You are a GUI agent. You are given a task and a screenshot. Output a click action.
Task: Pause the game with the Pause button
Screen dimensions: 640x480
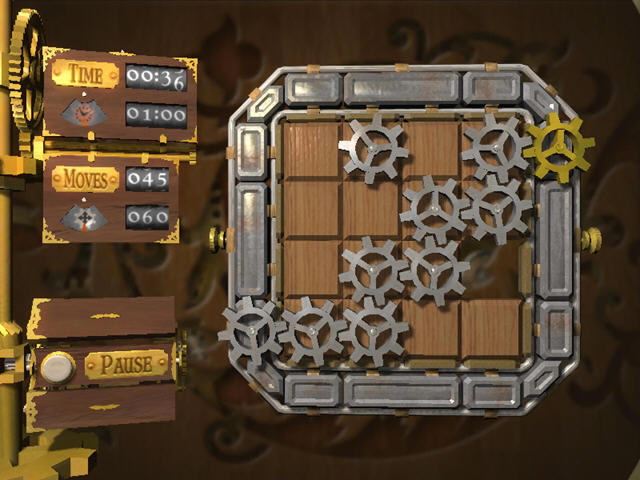click(127, 364)
